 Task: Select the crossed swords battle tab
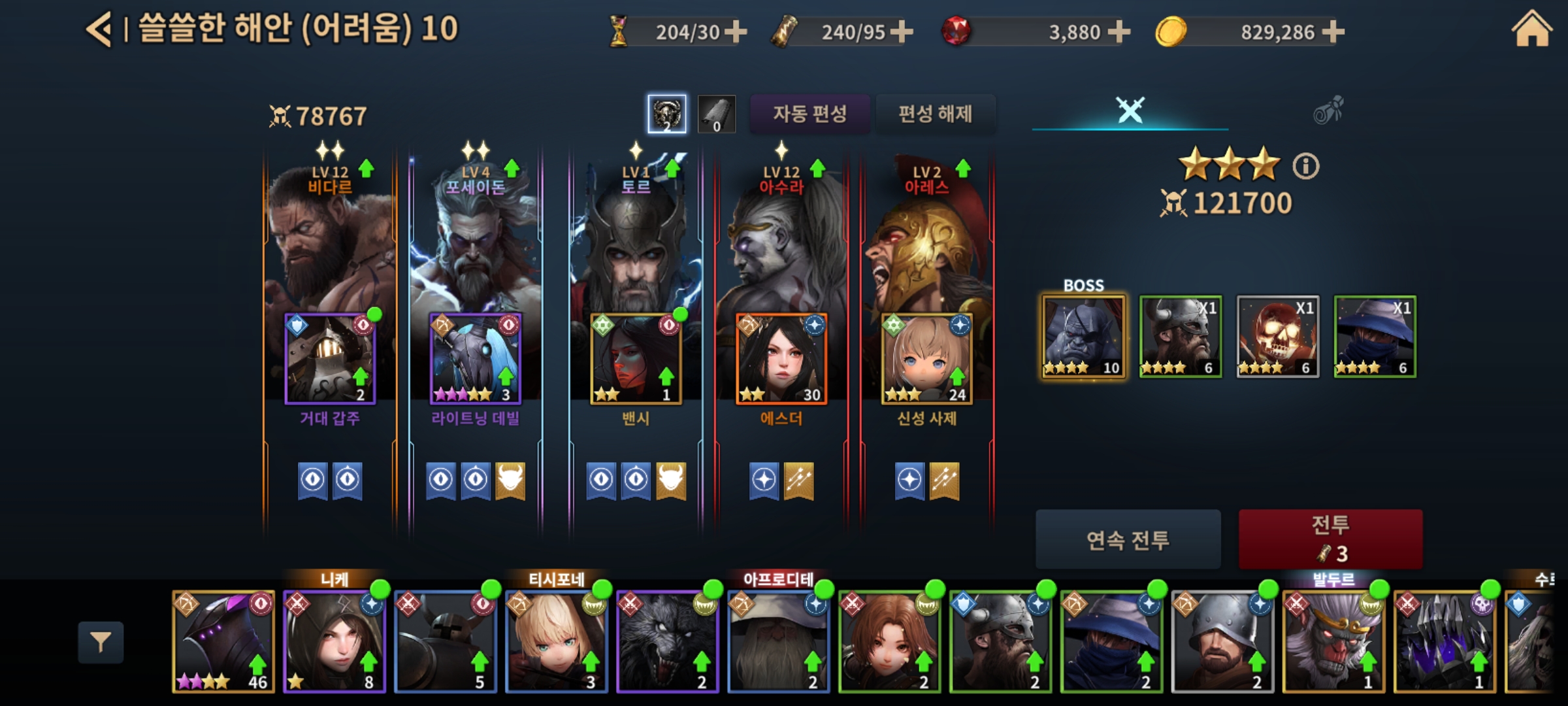[x=1130, y=110]
